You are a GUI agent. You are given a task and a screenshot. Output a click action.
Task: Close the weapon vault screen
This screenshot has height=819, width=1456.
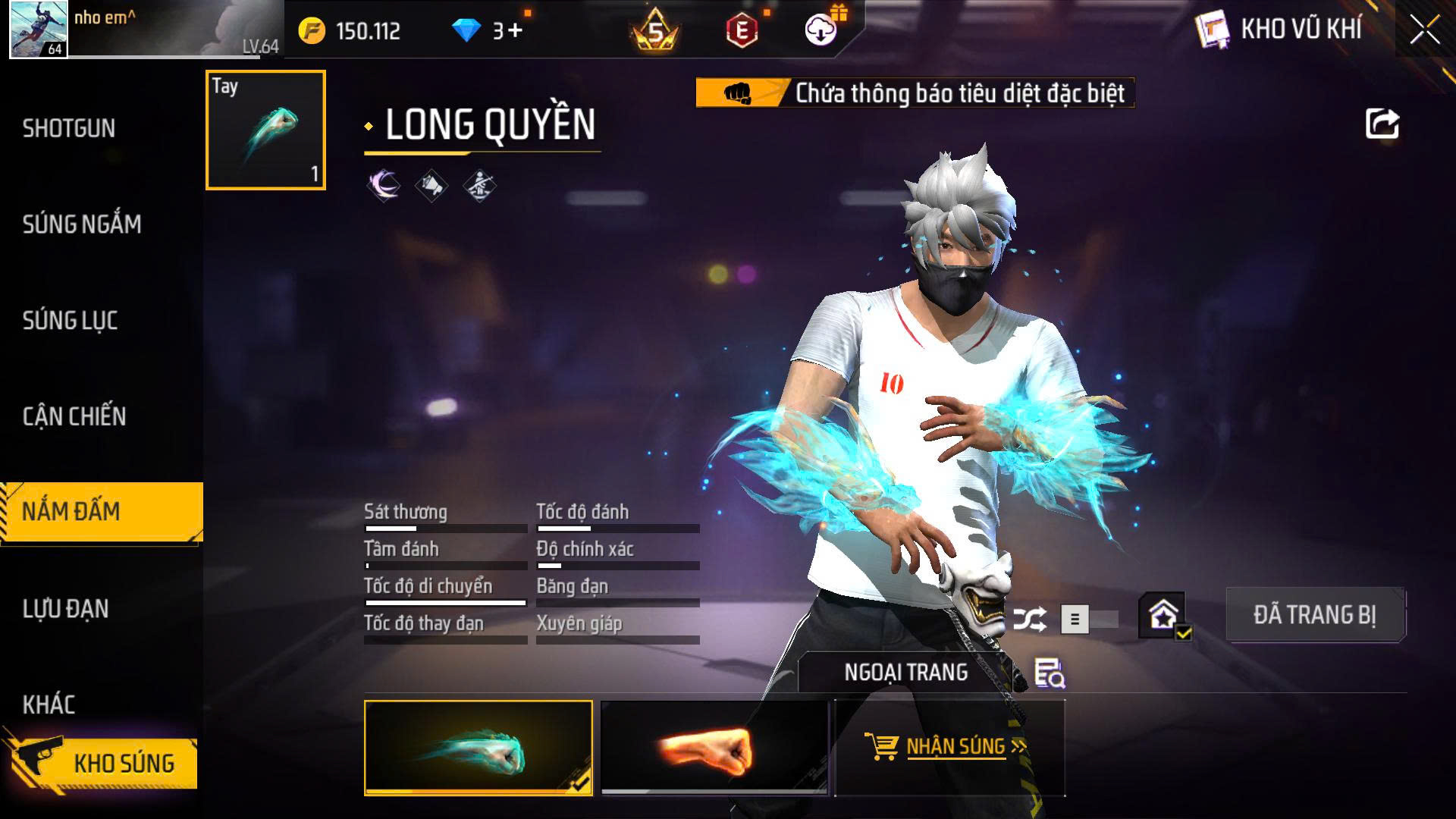[x=1424, y=30]
